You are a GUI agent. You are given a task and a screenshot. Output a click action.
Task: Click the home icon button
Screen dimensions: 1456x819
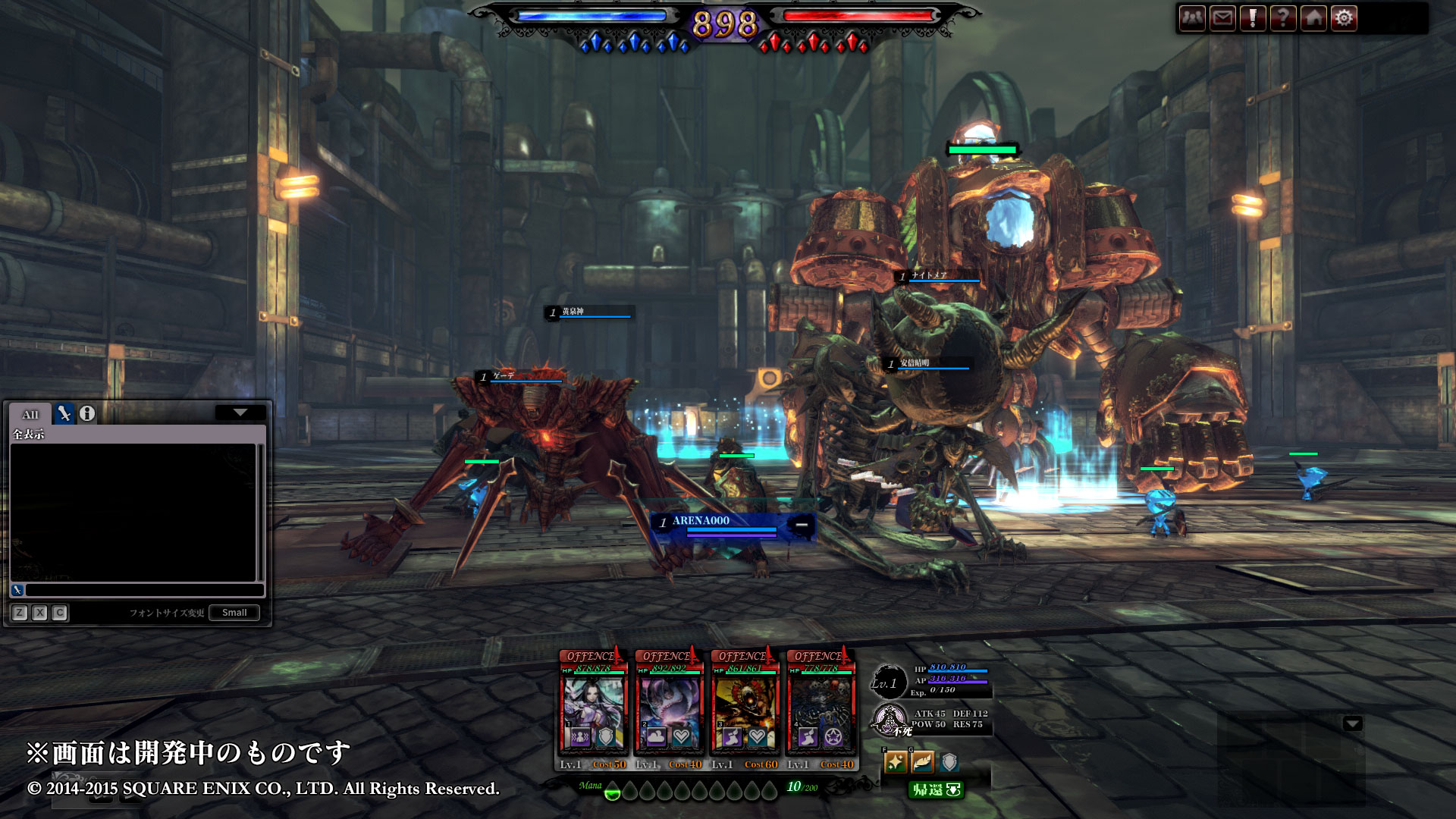[x=1313, y=18]
